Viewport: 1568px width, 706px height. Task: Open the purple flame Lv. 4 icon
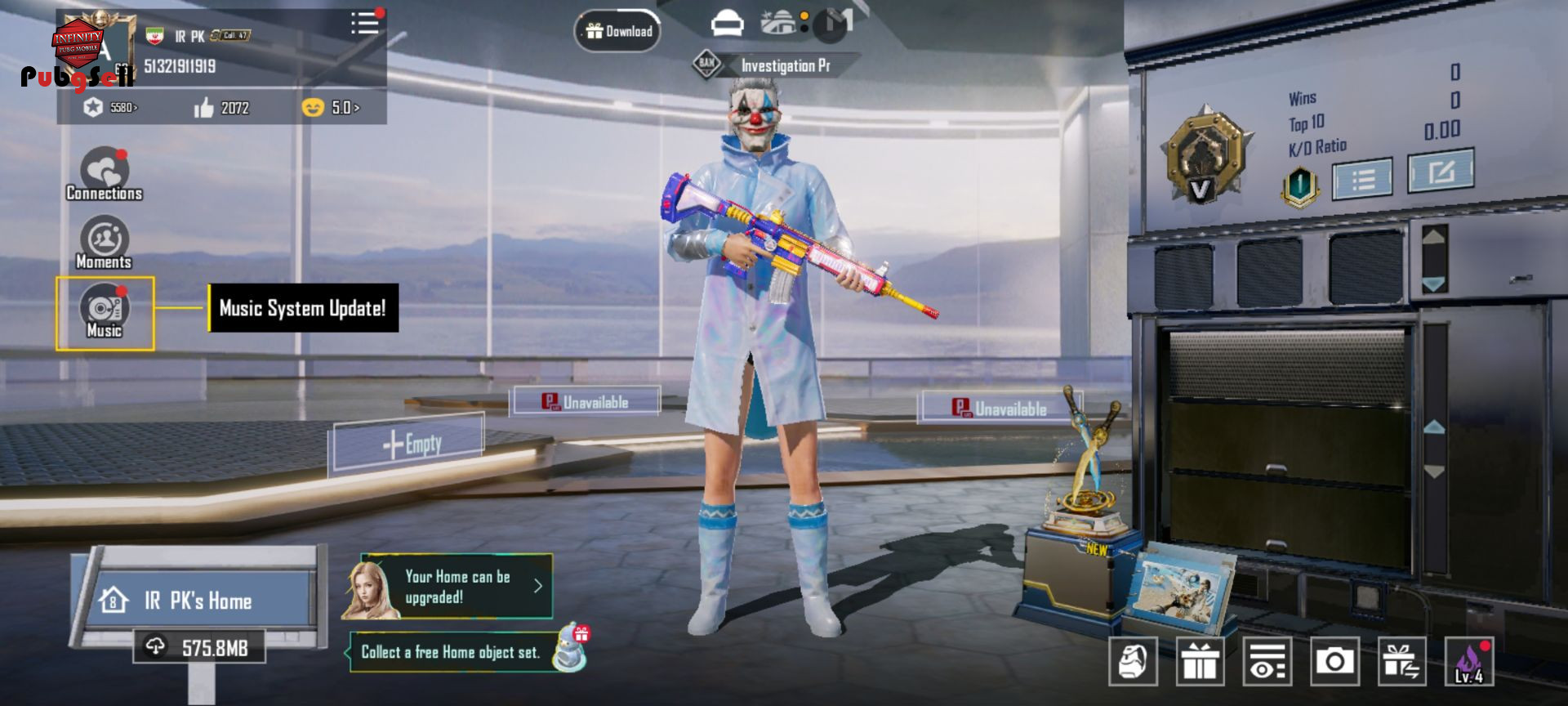1468,661
